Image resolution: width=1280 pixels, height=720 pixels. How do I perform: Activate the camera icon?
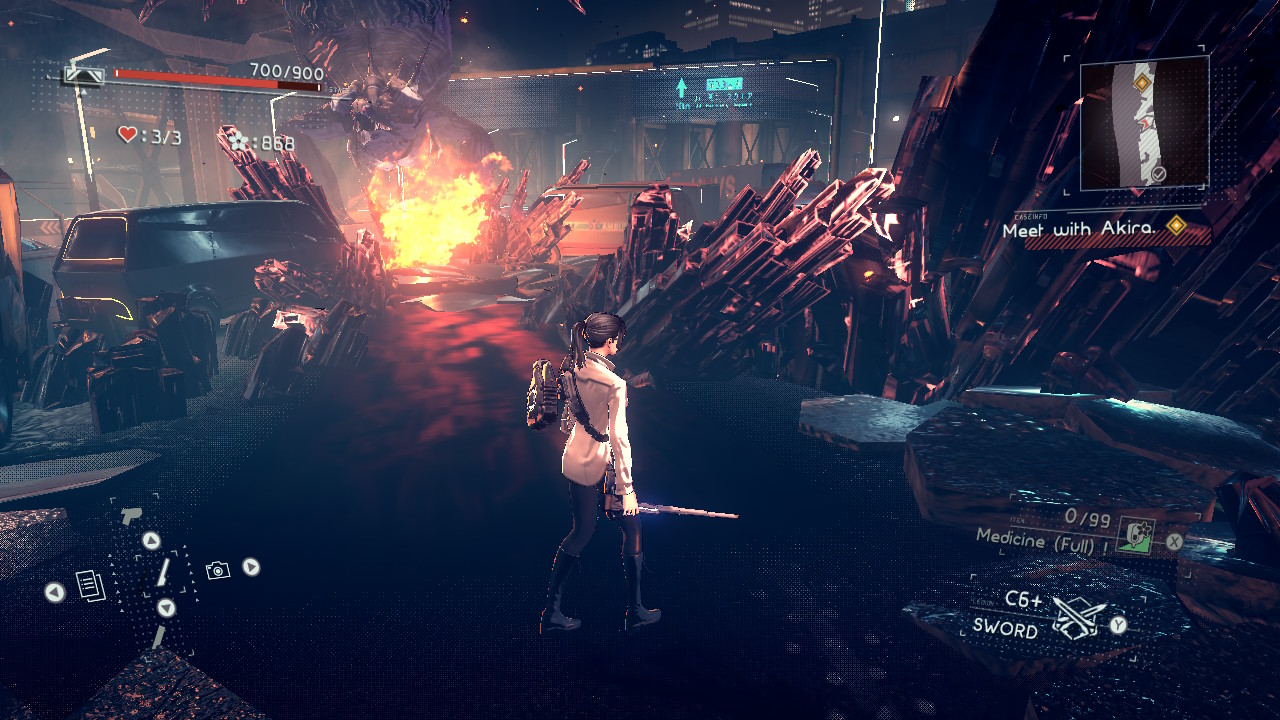(x=217, y=570)
